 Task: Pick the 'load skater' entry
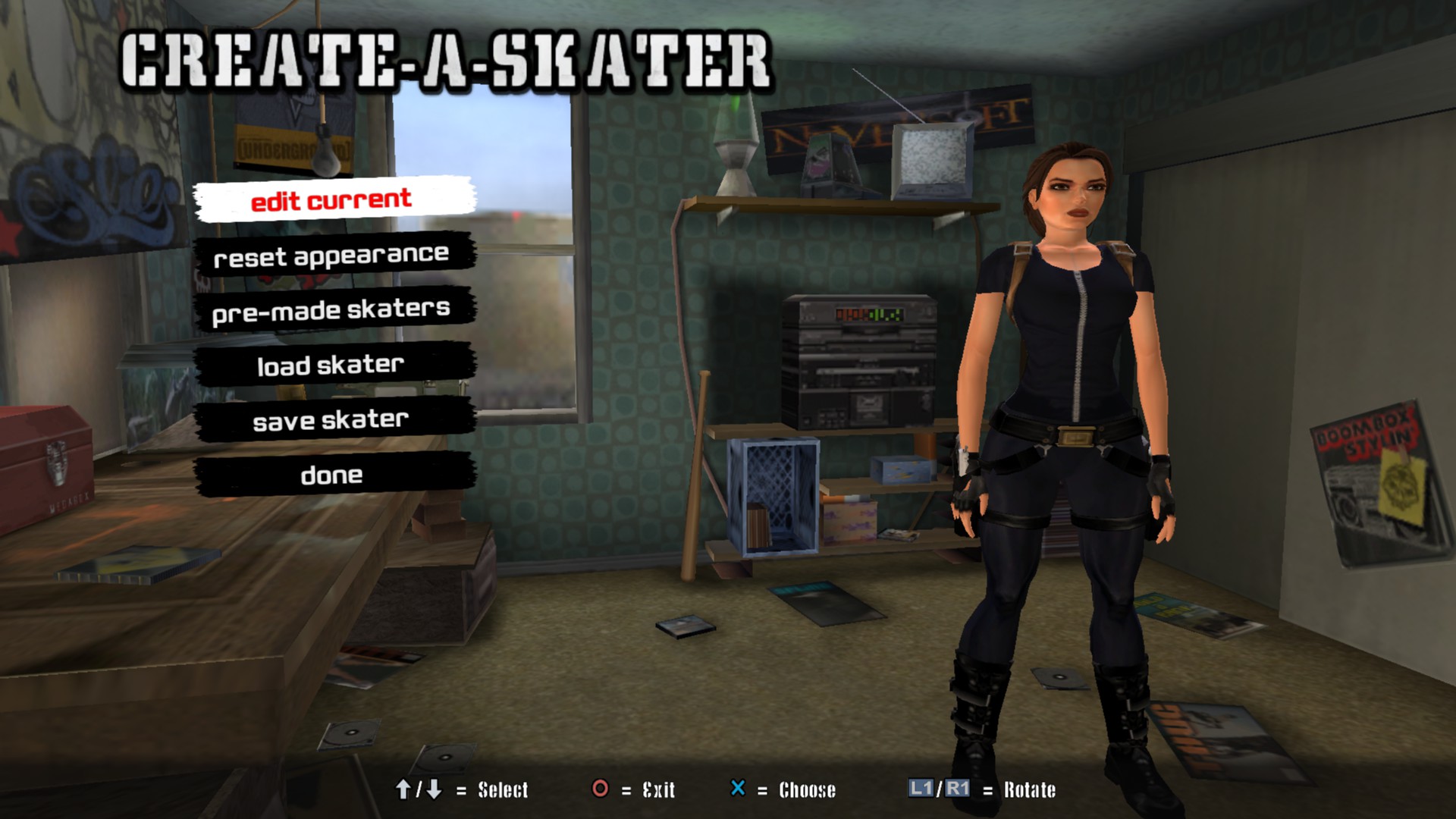click(x=332, y=365)
